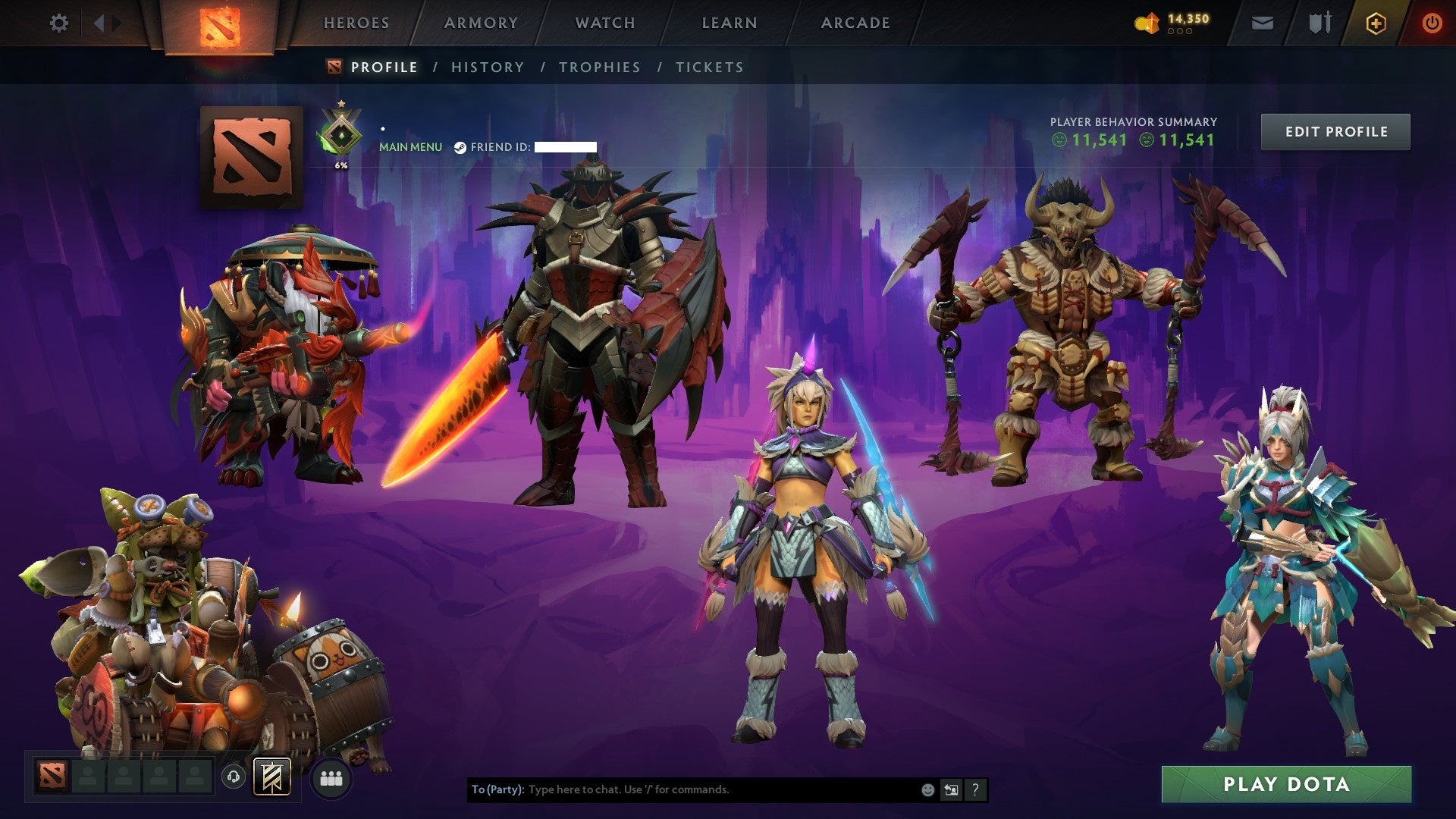Switch to the TROPHIES tab
The height and width of the screenshot is (819, 1456).
(600, 67)
